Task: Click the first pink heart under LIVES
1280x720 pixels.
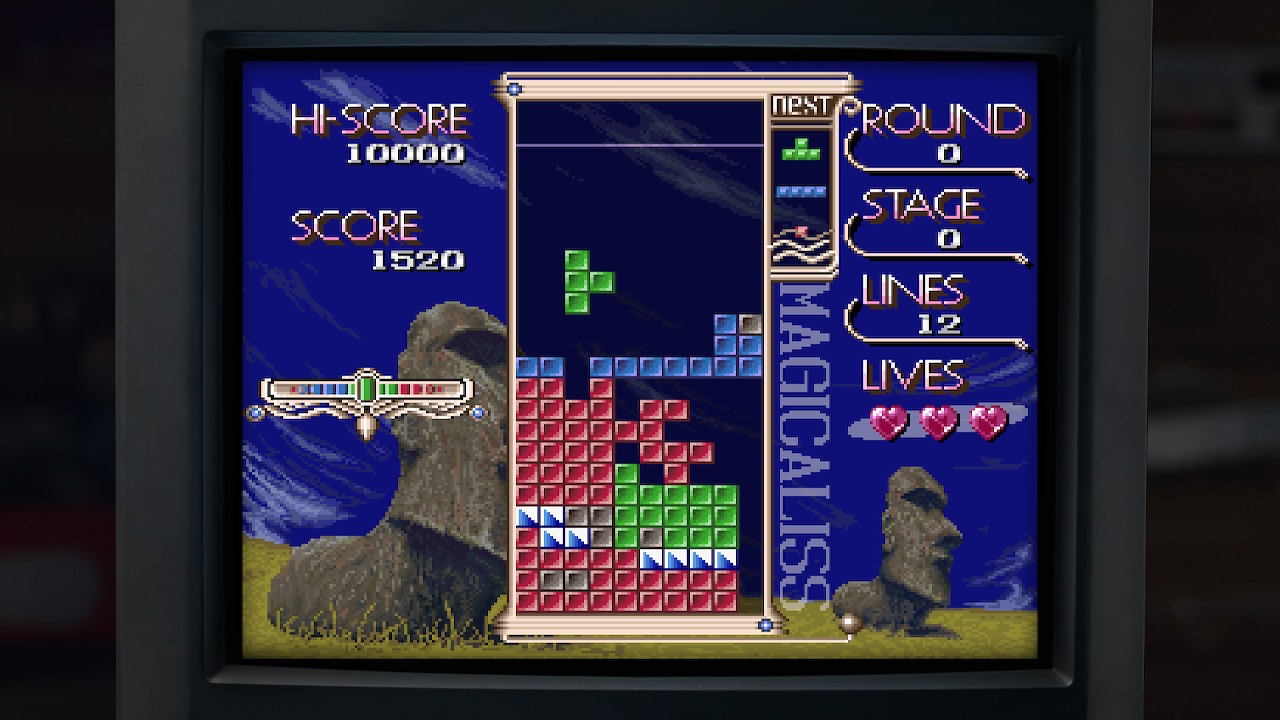Action: tap(886, 423)
